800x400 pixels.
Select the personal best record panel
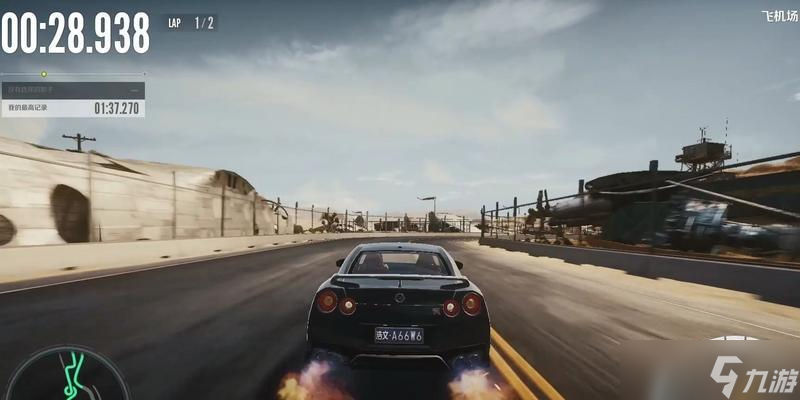click(73, 107)
